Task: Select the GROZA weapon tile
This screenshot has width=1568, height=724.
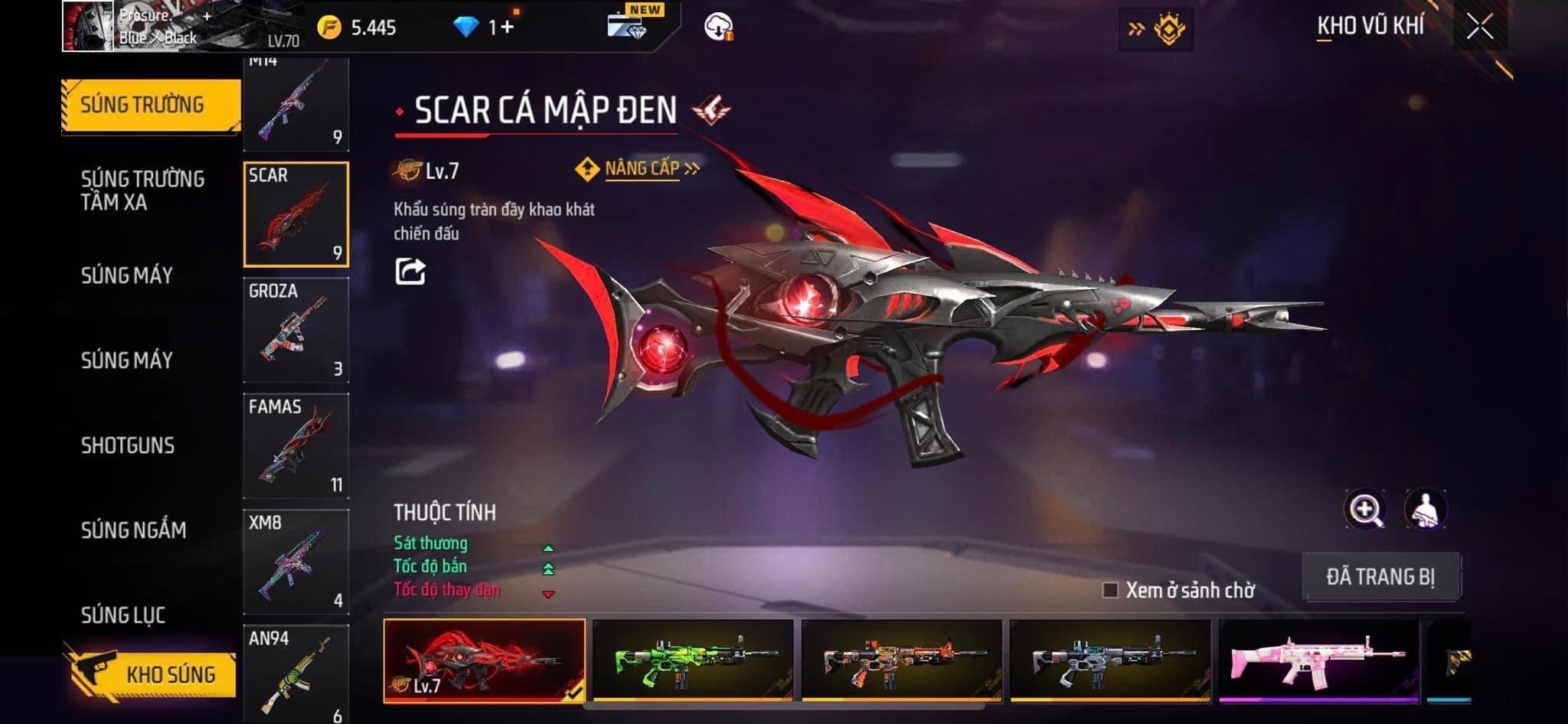Action: 296,330
